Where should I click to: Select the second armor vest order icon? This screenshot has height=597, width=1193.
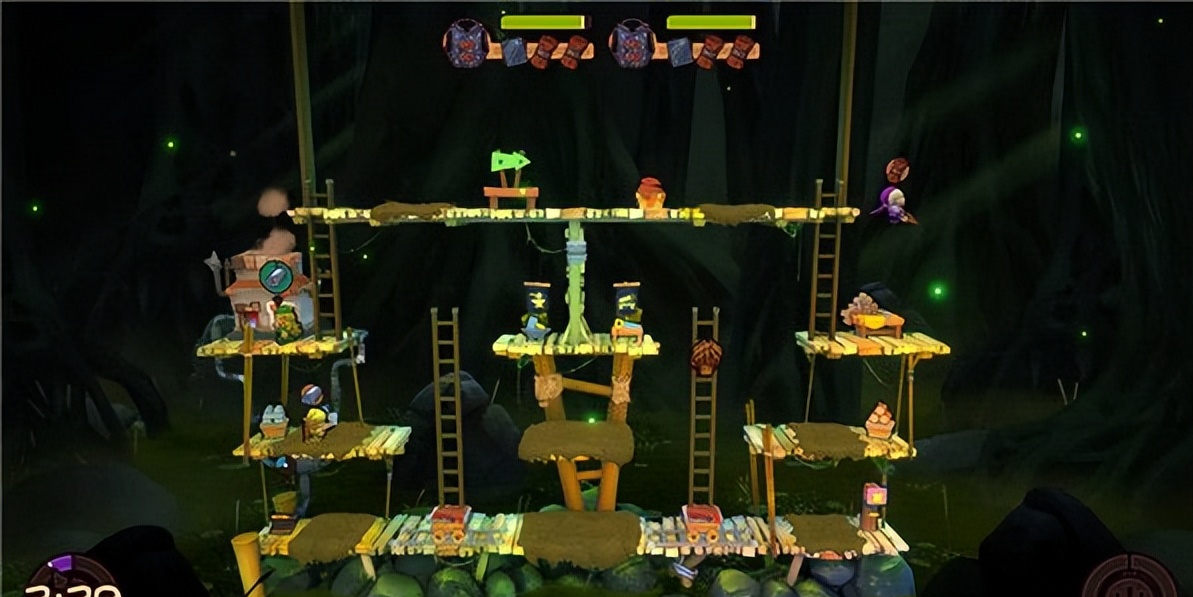click(633, 44)
